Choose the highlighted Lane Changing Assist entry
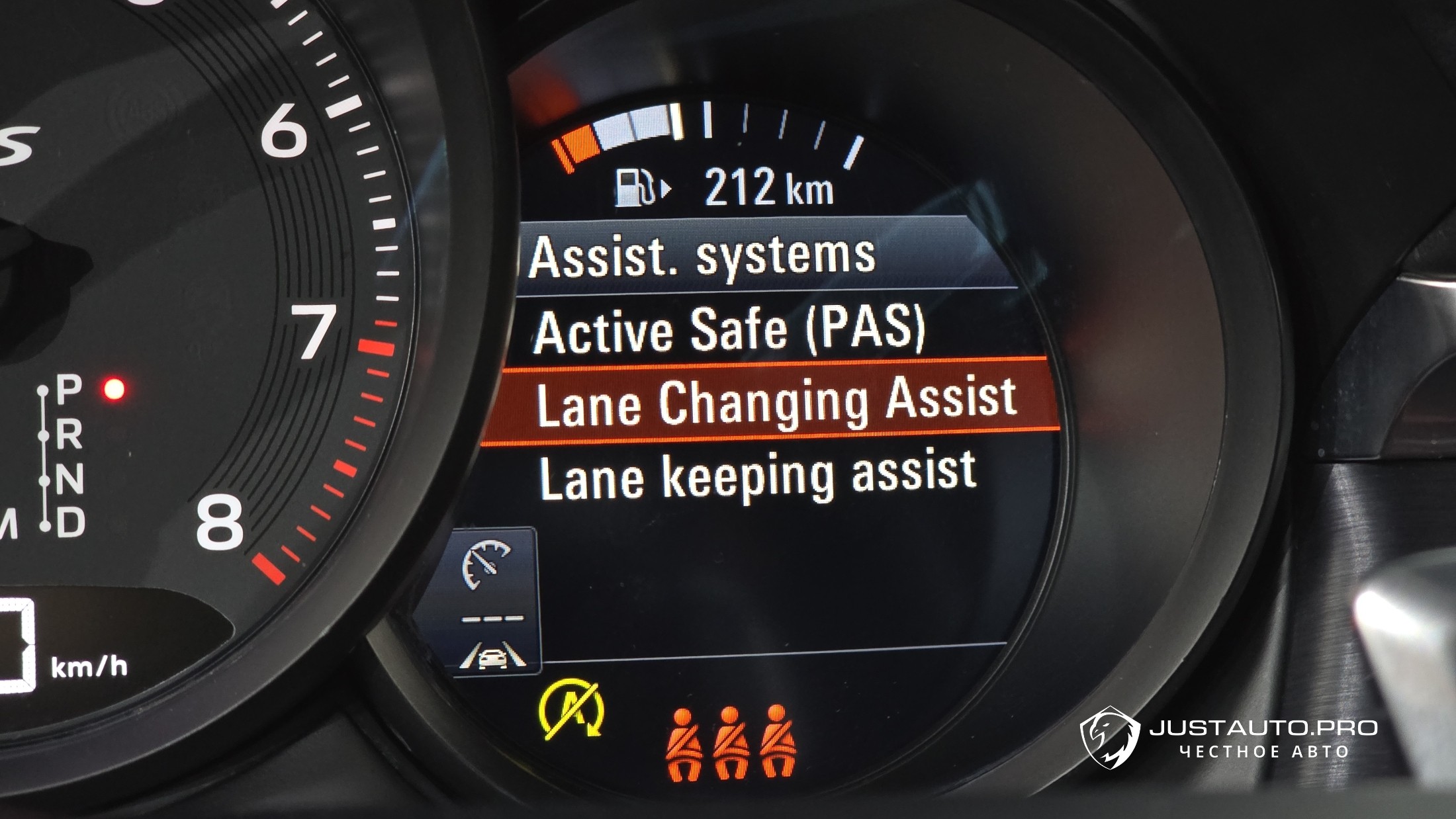Viewport: 1456px width, 819px height. tap(774, 402)
